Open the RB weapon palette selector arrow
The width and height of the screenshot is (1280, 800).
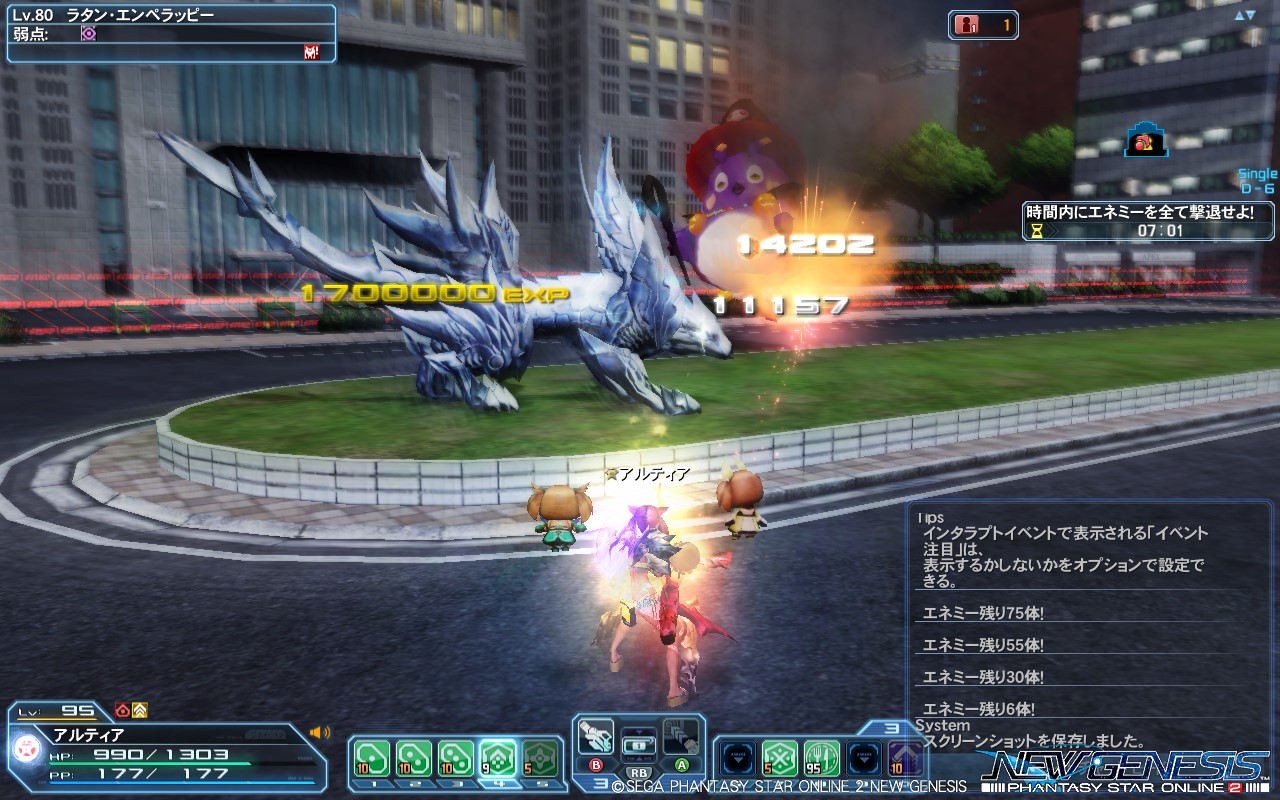click(x=641, y=734)
